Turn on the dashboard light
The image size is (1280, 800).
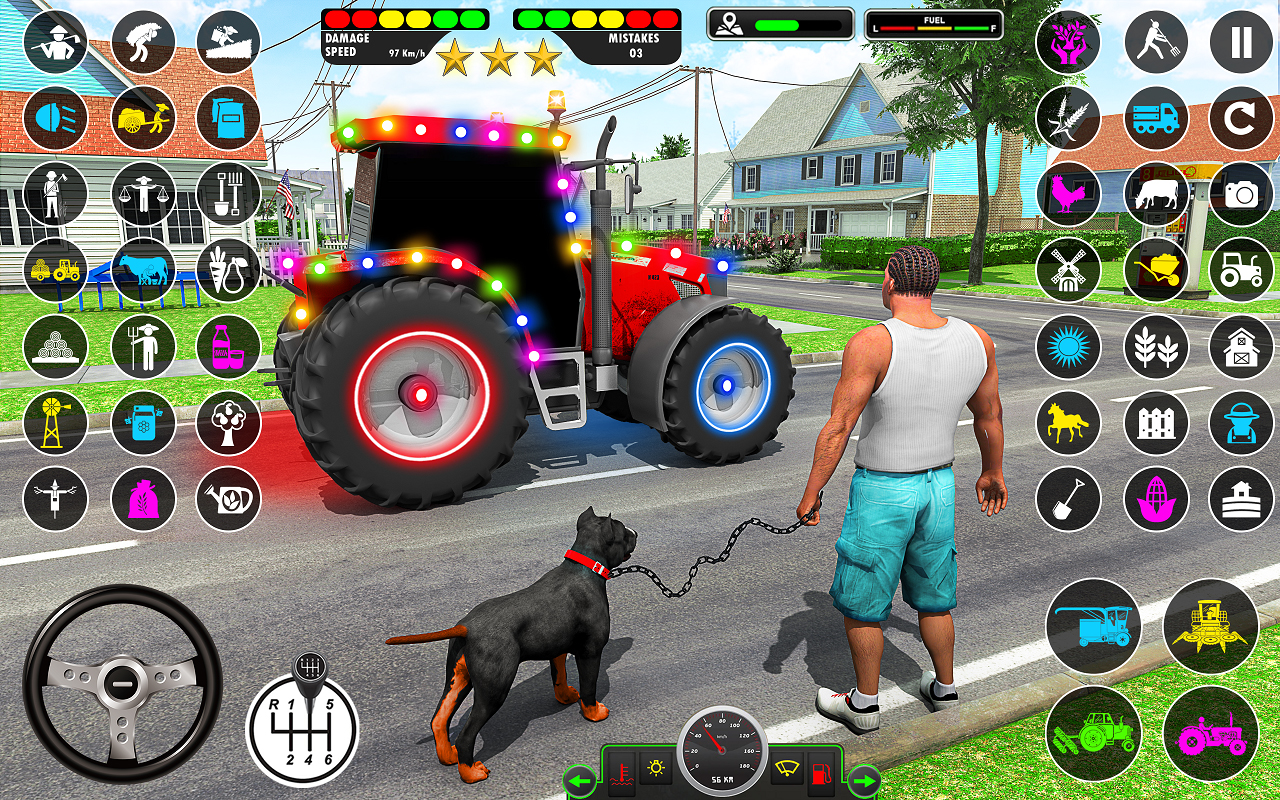(x=655, y=768)
